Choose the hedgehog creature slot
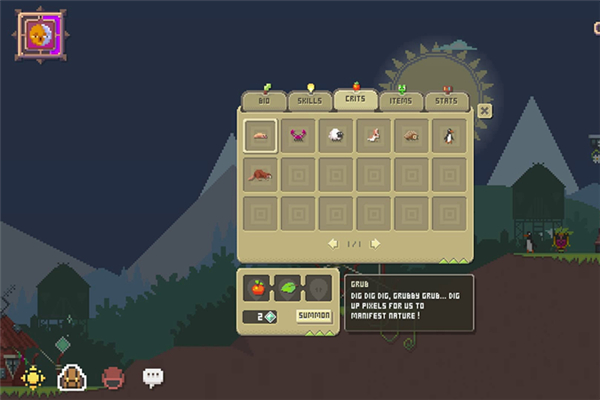Image resolution: width=600 pixels, height=400 pixels. point(411,135)
